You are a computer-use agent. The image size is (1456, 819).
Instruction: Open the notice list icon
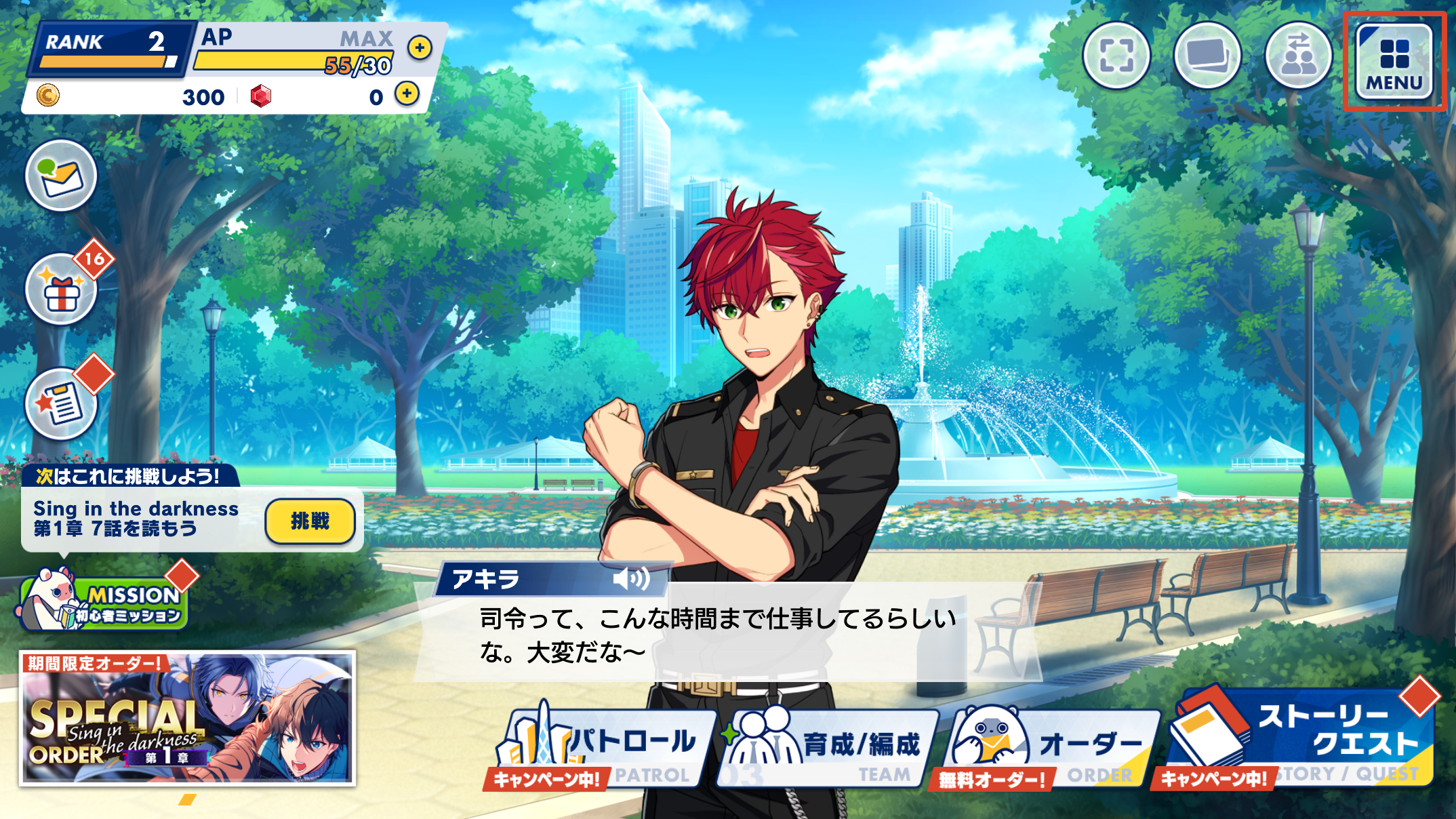(x=61, y=404)
